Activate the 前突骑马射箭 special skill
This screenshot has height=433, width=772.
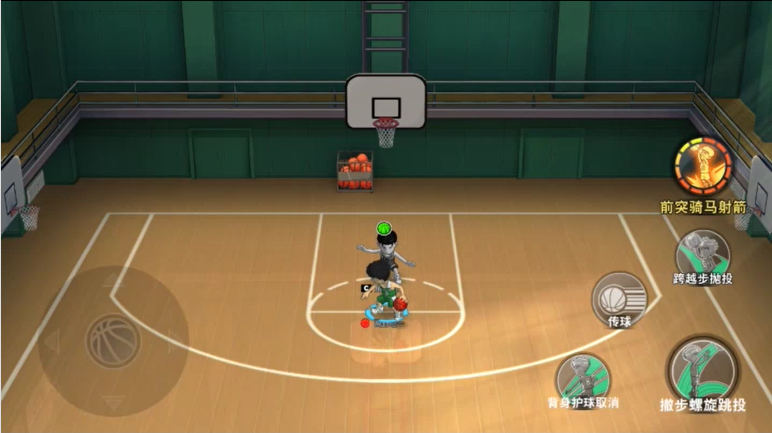pyautogui.click(x=702, y=167)
